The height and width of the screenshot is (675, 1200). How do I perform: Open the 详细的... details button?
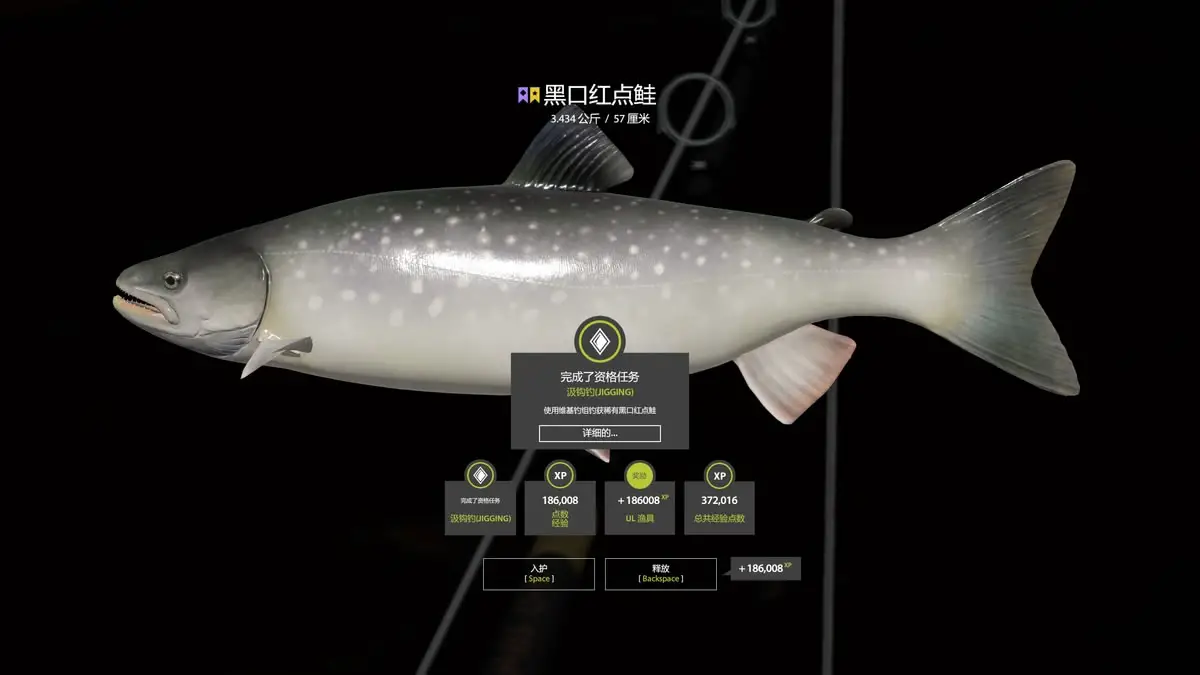pos(599,433)
